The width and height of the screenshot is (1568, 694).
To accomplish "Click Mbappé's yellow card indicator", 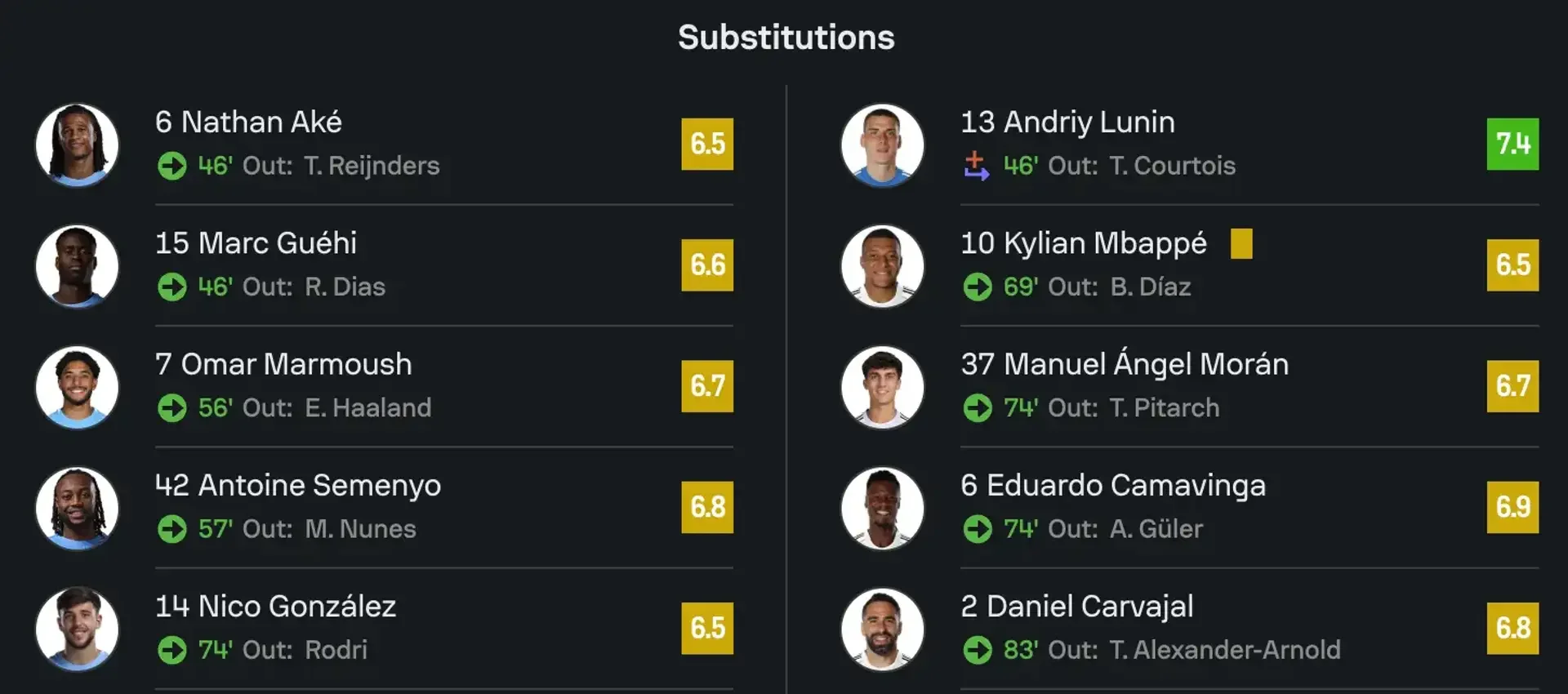I will [x=1241, y=243].
